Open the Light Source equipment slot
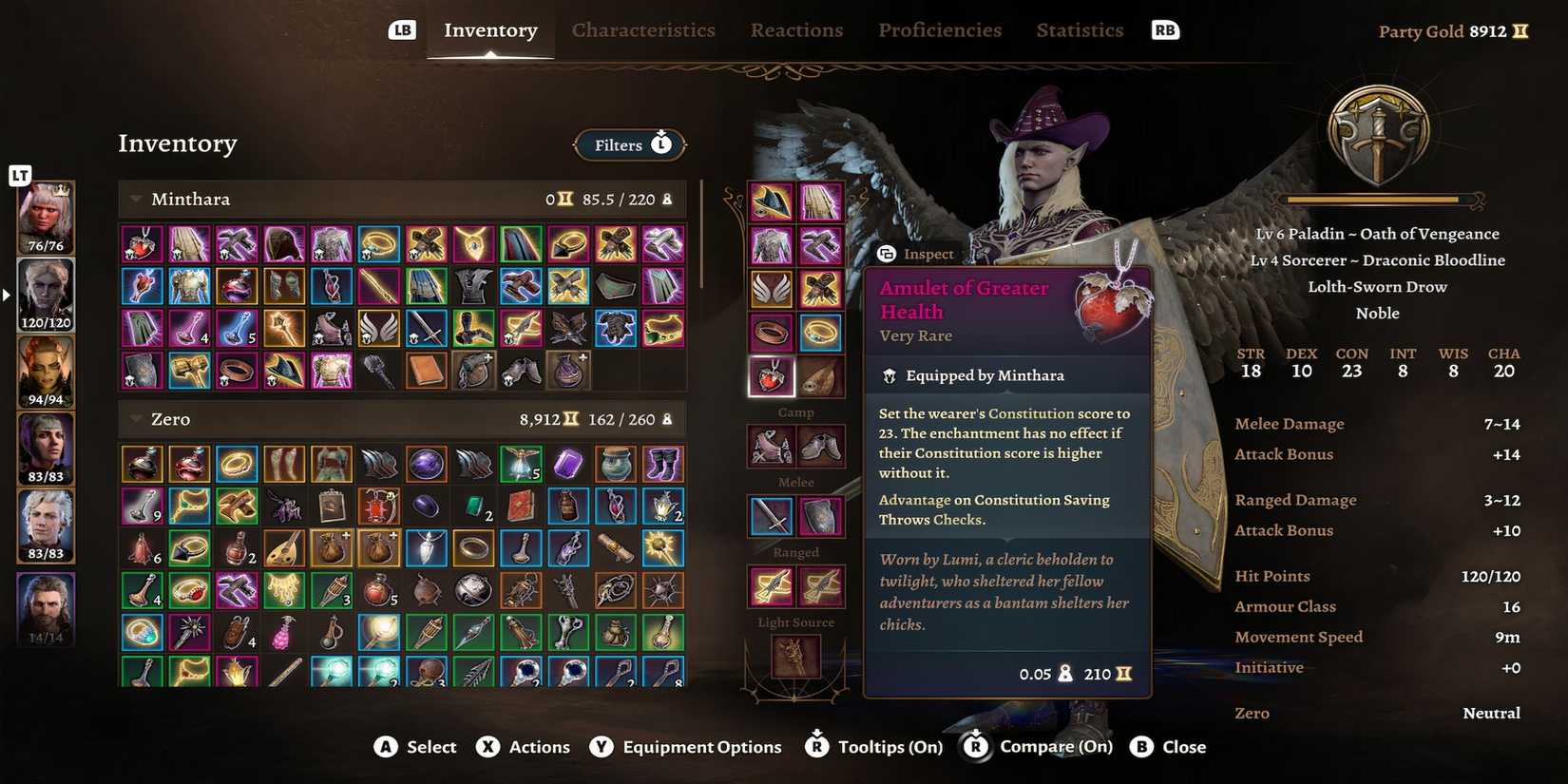 pos(796,657)
